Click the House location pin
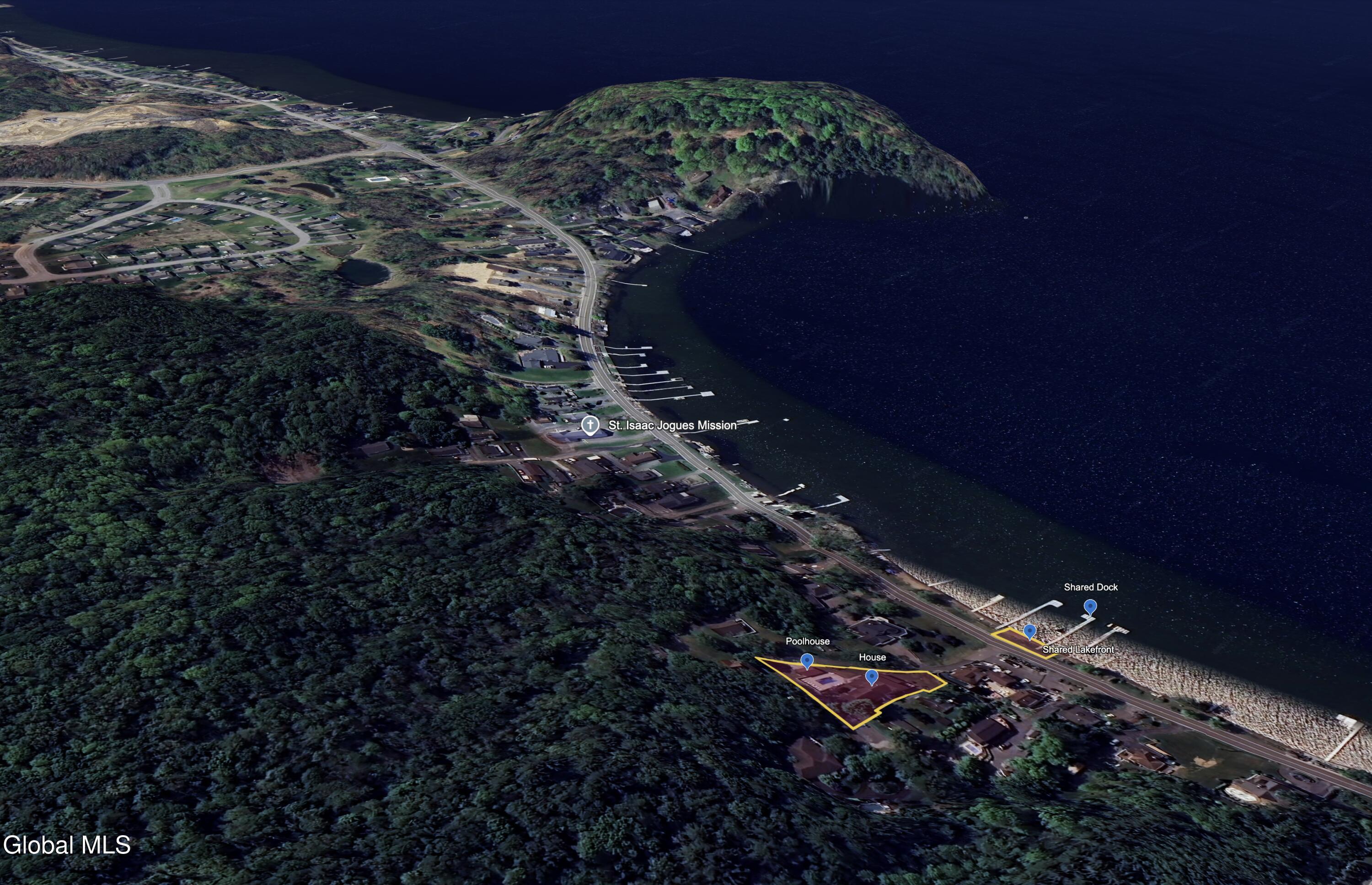 click(871, 677)
